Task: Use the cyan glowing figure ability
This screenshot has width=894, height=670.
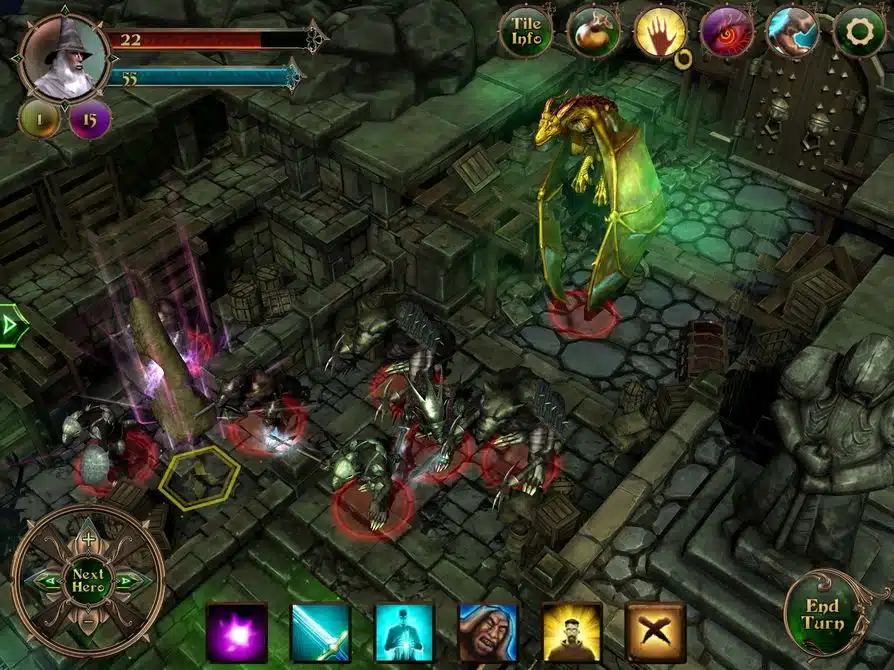Action: [x=404, y=633]
